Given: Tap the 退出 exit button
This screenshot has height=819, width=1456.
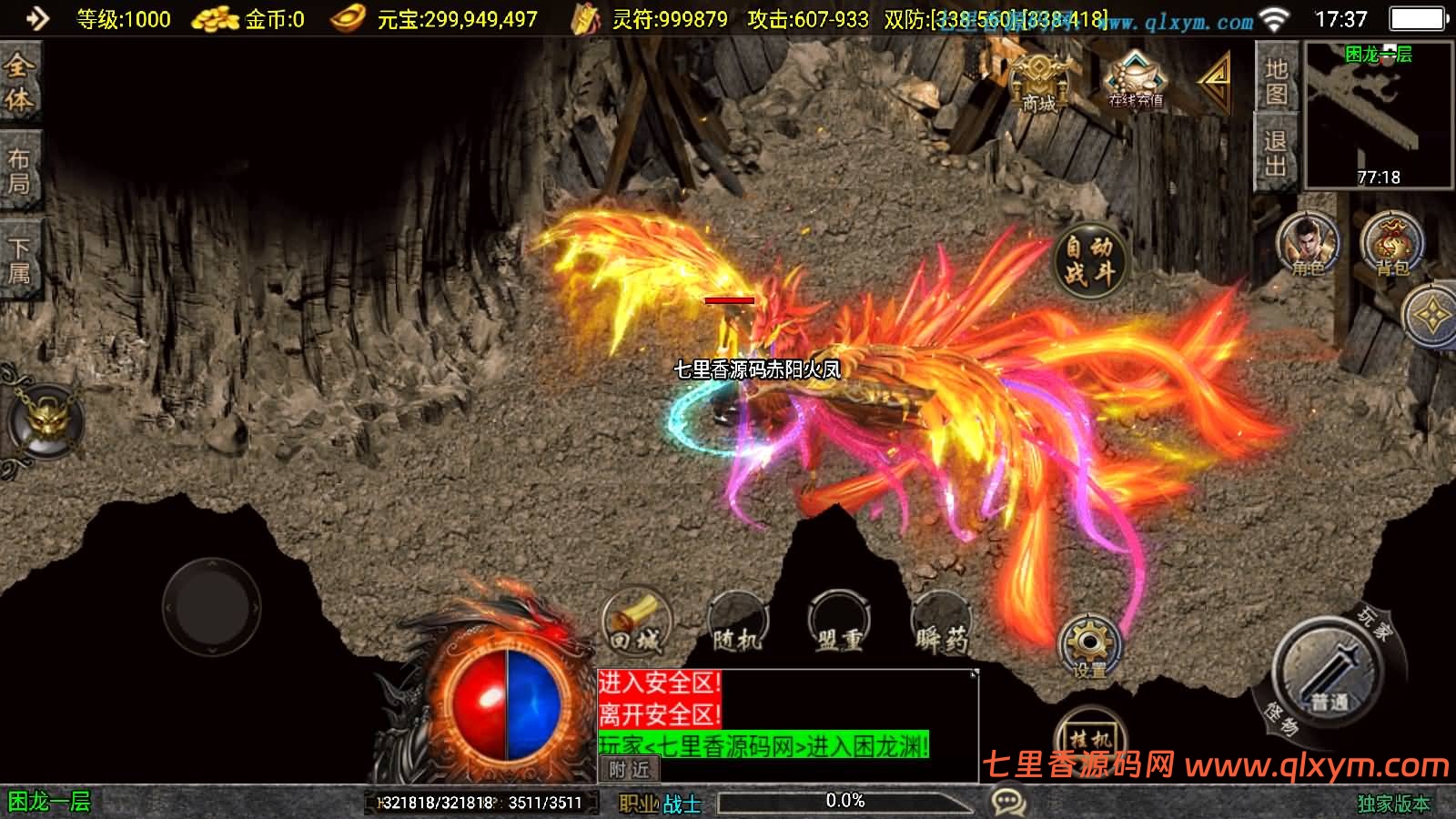Looking at the screenshot, I should [x=1276, y=153].
